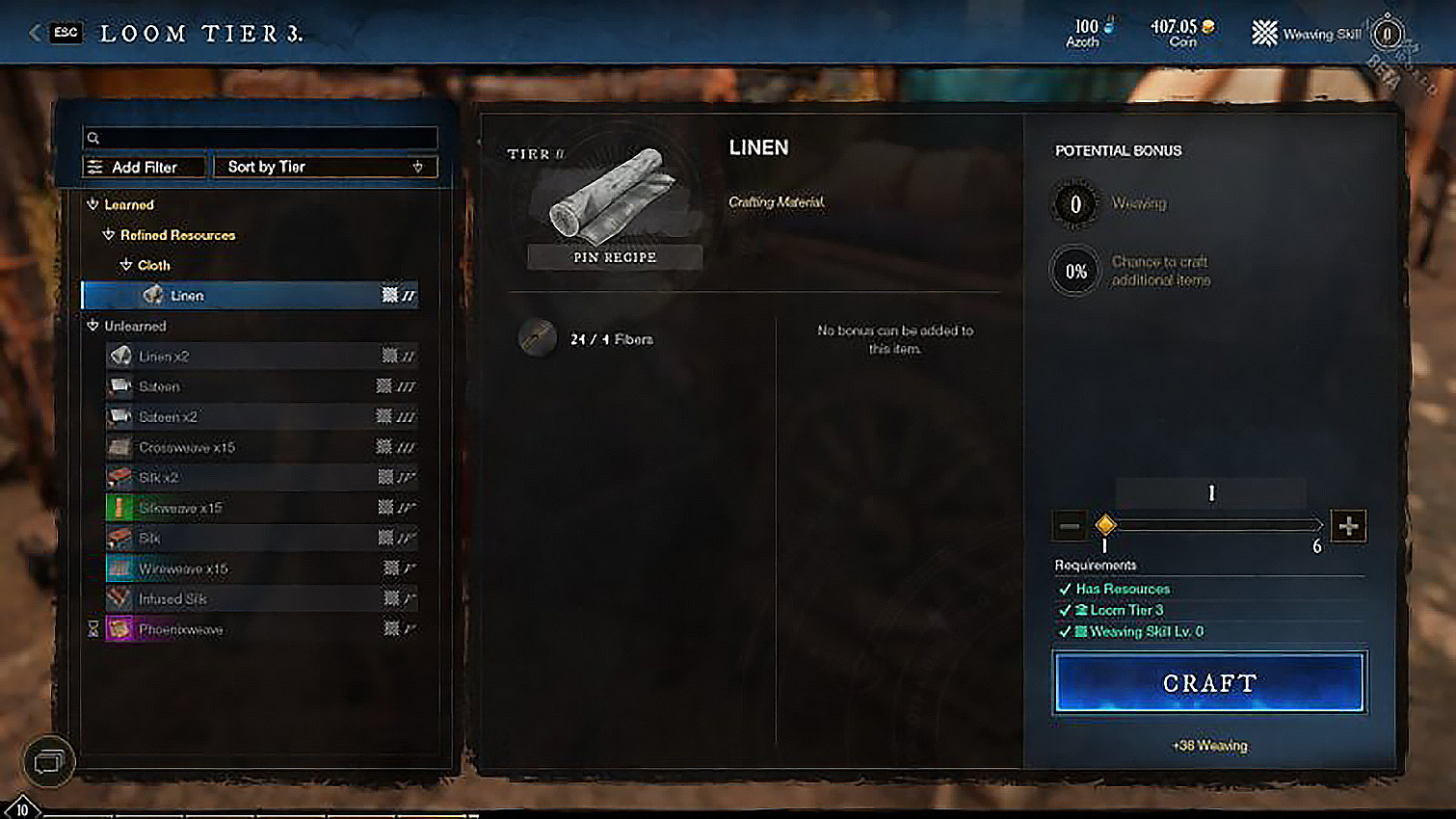Pin the Linen recipe
Viewport: 1456px width, 819px height.
click(x=615, y=257)
